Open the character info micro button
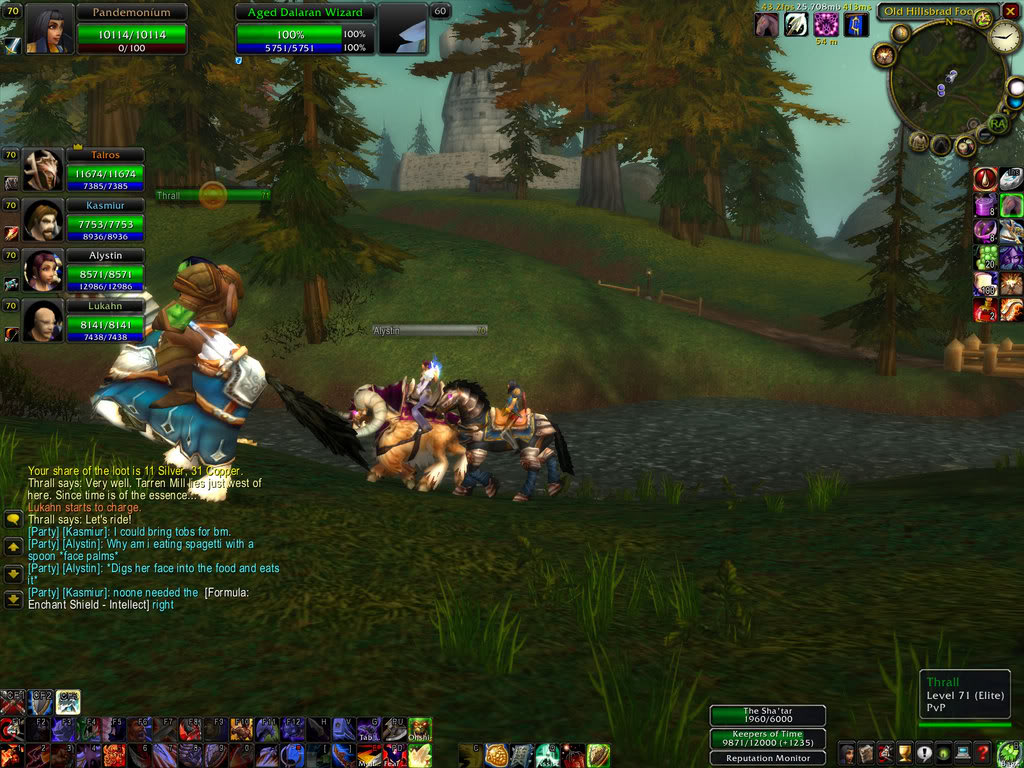This screenshot has height=768, width=1024. coord(847,754)
